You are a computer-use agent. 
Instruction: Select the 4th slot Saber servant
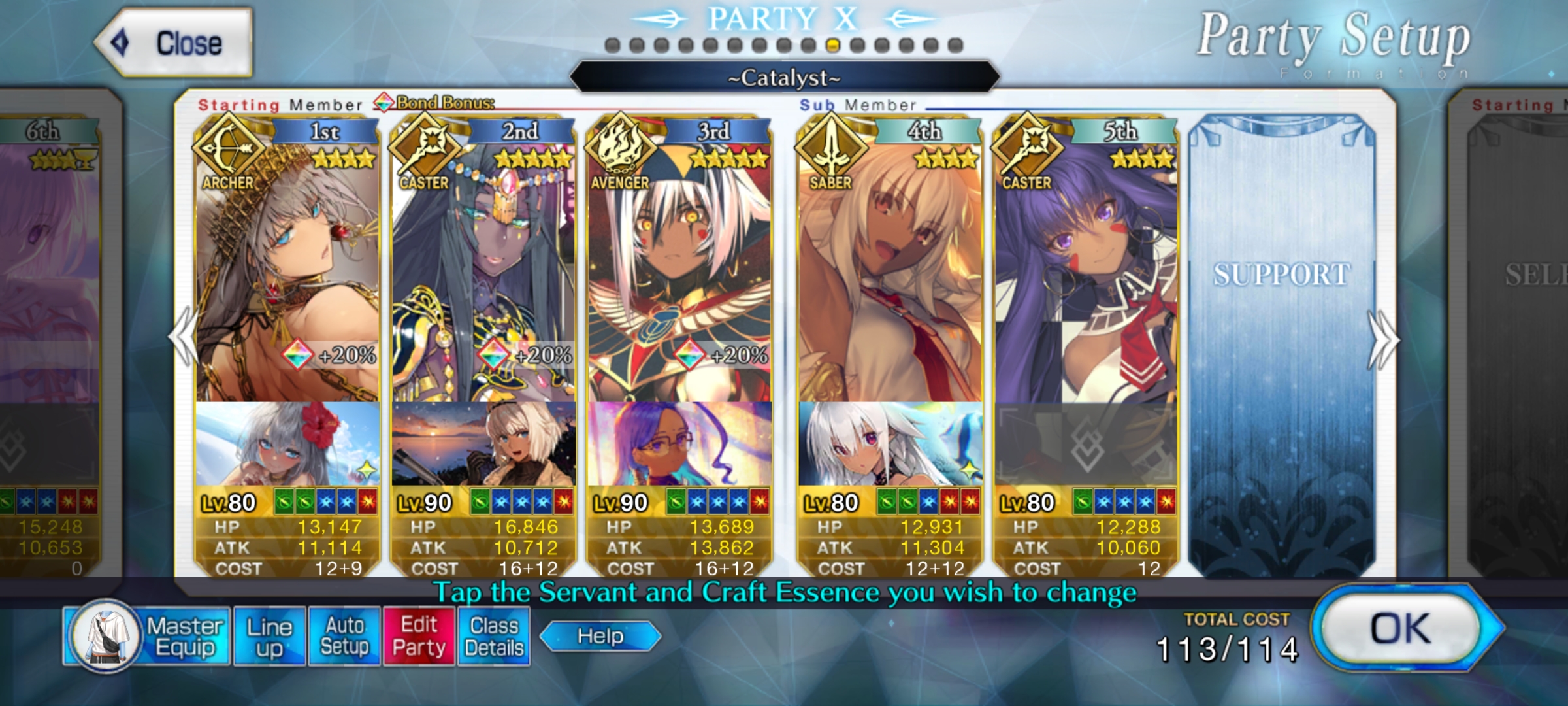(x=890, y=275)
